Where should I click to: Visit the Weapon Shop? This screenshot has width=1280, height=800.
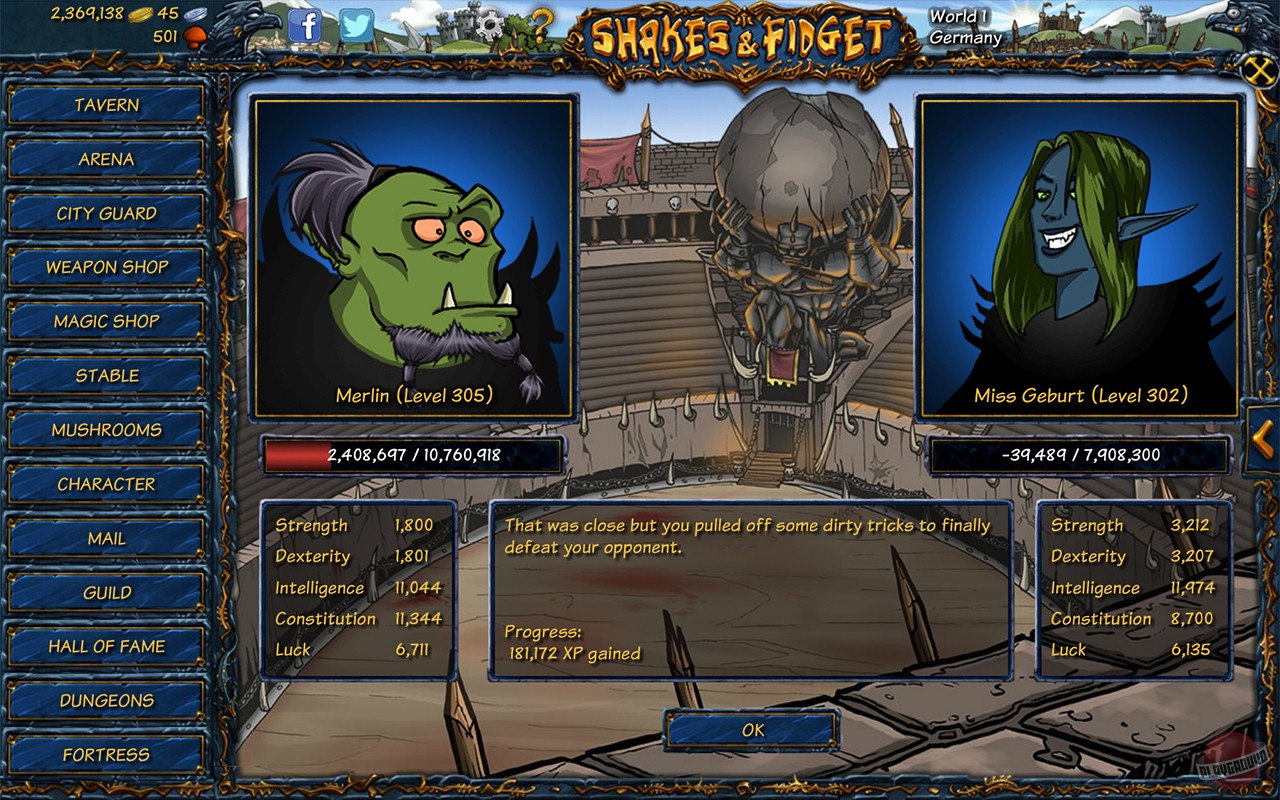[x=107, y=267]
